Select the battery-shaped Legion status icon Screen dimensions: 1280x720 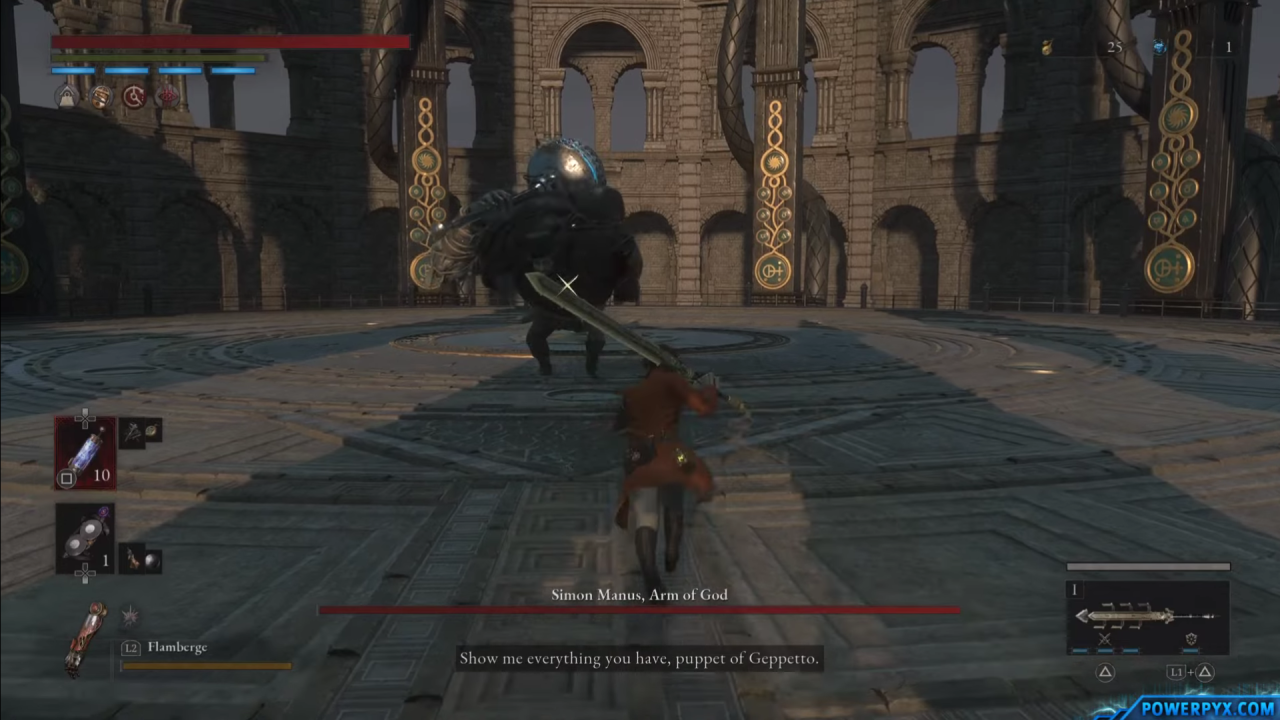click(x=100, y=96)
